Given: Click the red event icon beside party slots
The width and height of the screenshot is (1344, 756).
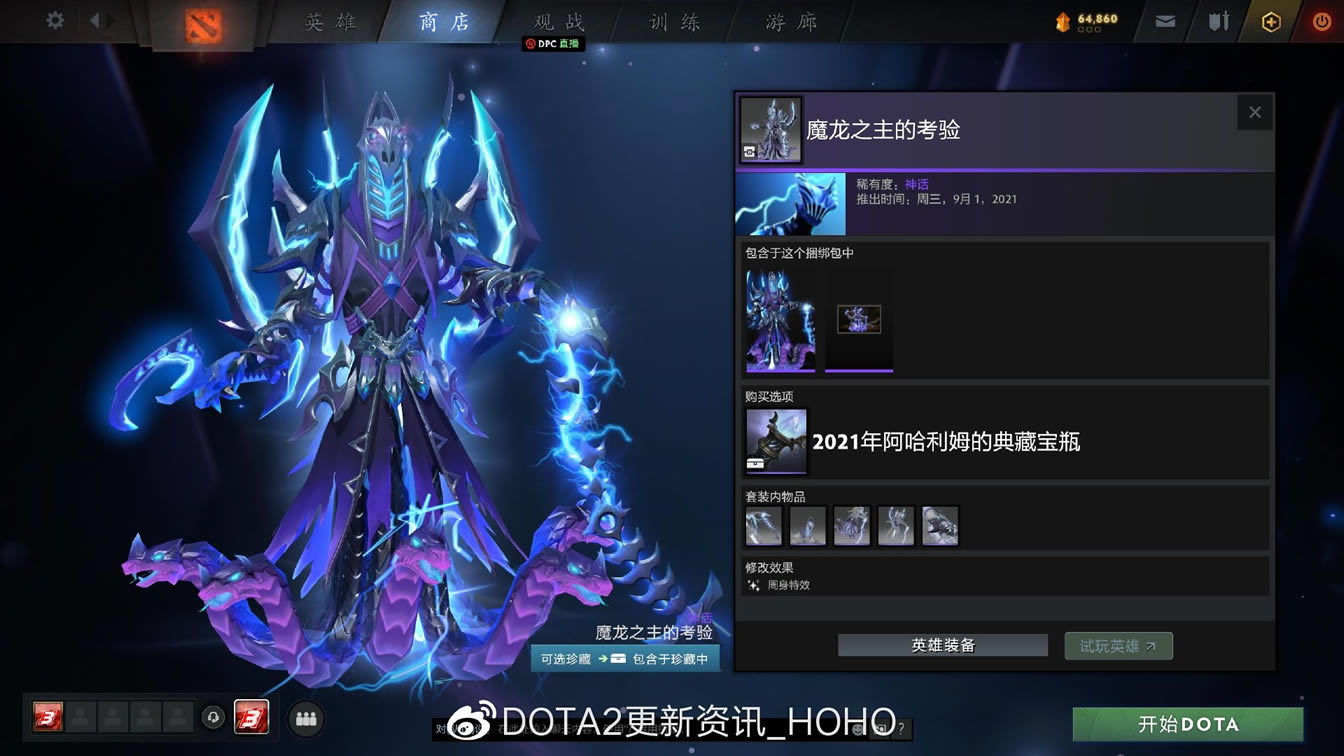Looking at the screenshot, I should 253,717.
